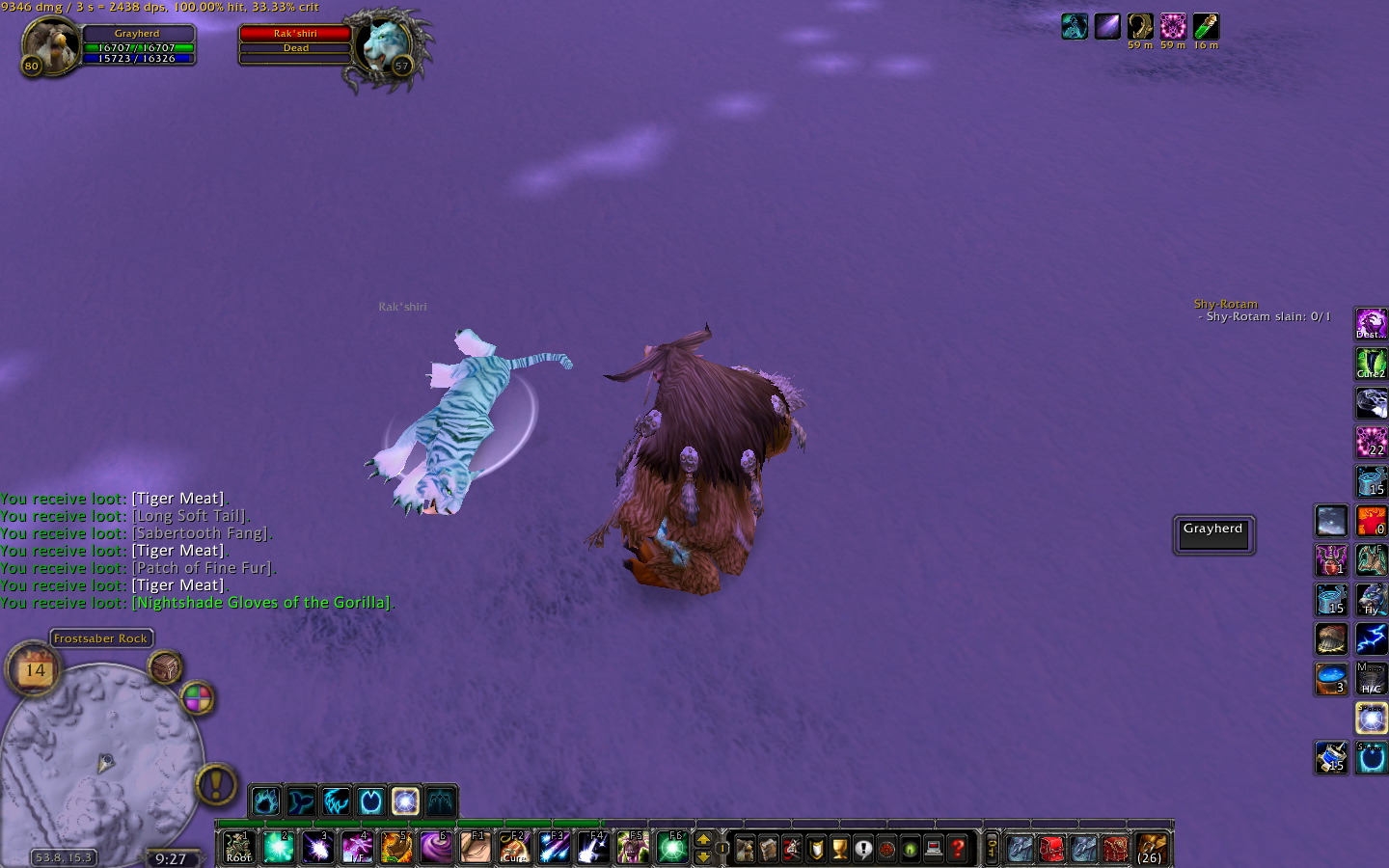Use the Cure ability in the F2 slot

tap(515, 848)
